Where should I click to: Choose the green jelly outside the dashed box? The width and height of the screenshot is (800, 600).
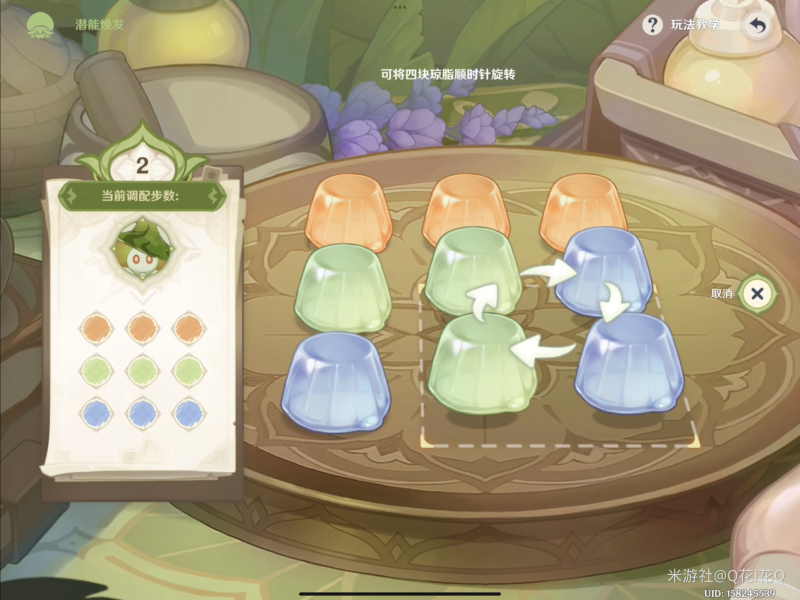click(x=342, y=288)
